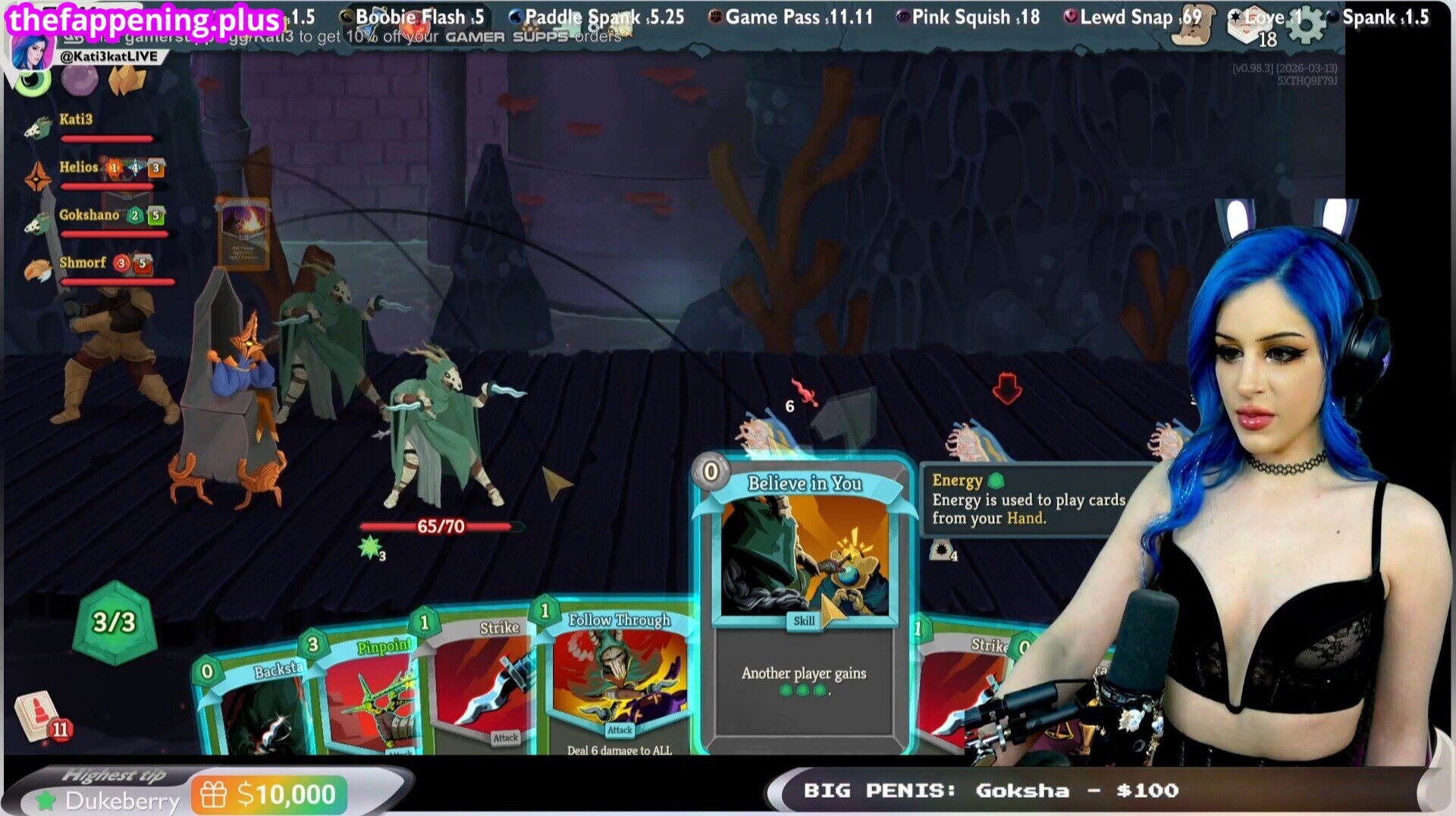Inspect the orange shards relic
Image resolution: width=1456 pixels, height=816 pixels.
point(127,80)
